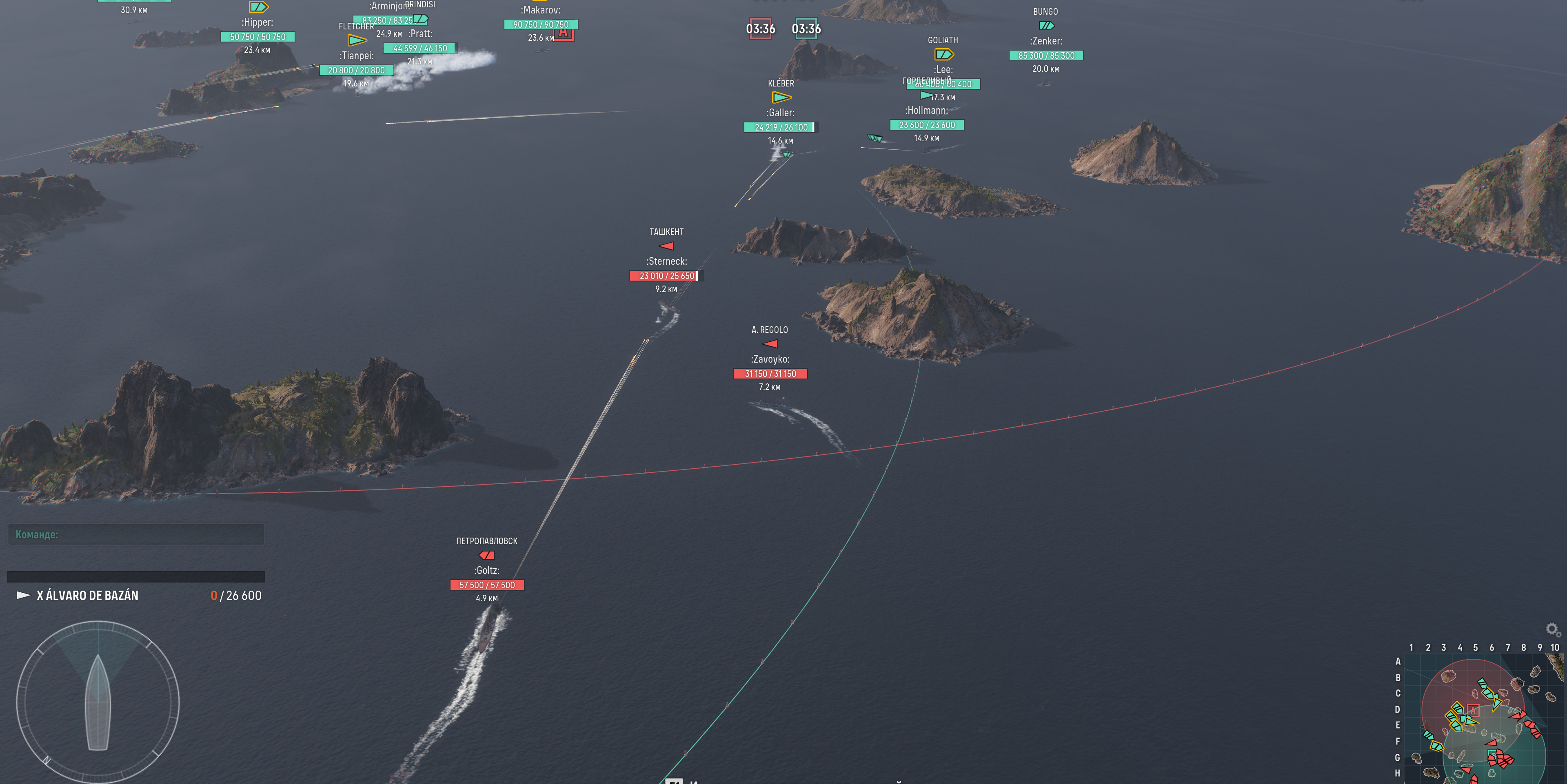Focus the Команде team chat input

click(x=136, y=535)
